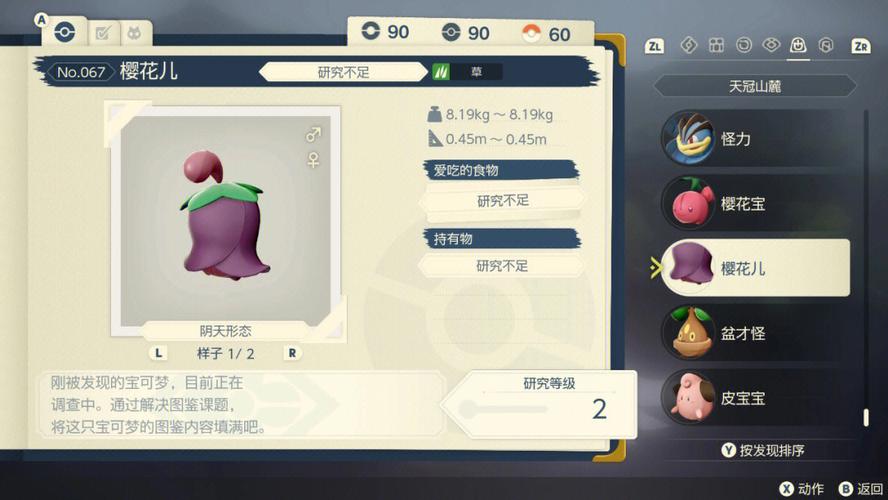Viewport: 888px width, 500px height.
Task: Select the eye-shaped area icon
Action: pos(770,45)
